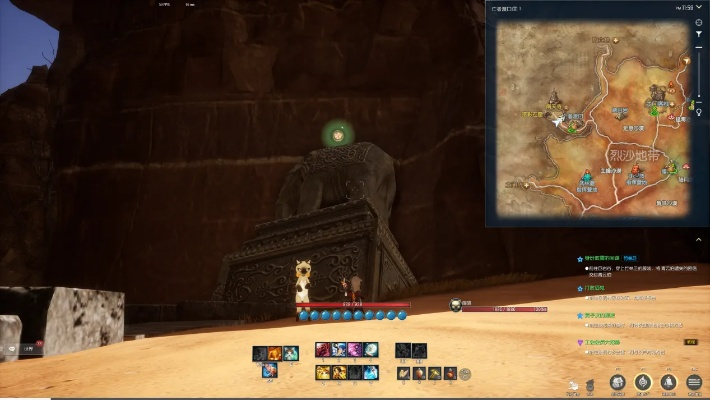This screenshot has width=710, height=400.
Task: Activate the red demon skill icon
Action: click(x=323, y=349)
